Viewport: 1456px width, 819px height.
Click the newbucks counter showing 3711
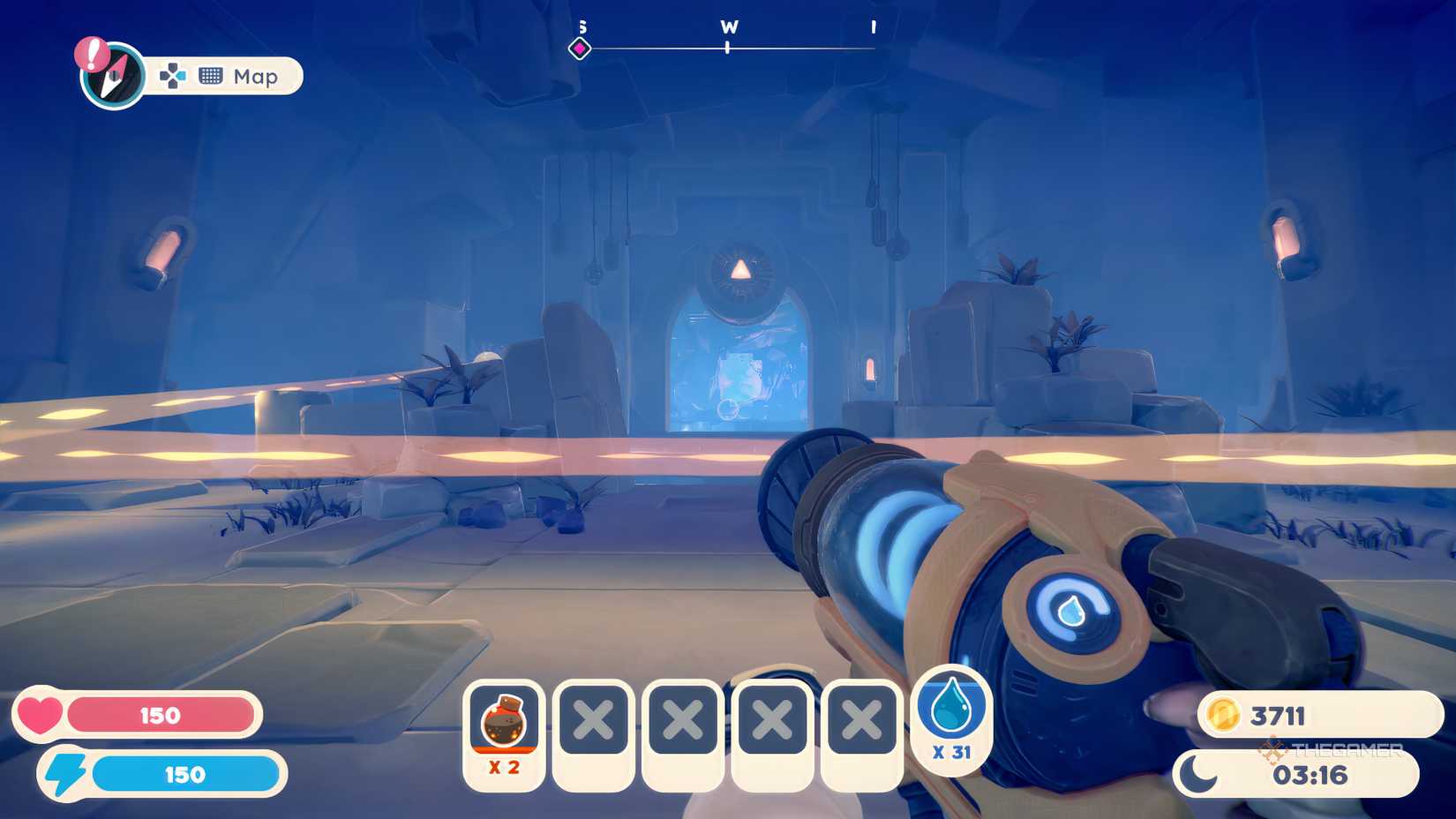click(1280, 717)
